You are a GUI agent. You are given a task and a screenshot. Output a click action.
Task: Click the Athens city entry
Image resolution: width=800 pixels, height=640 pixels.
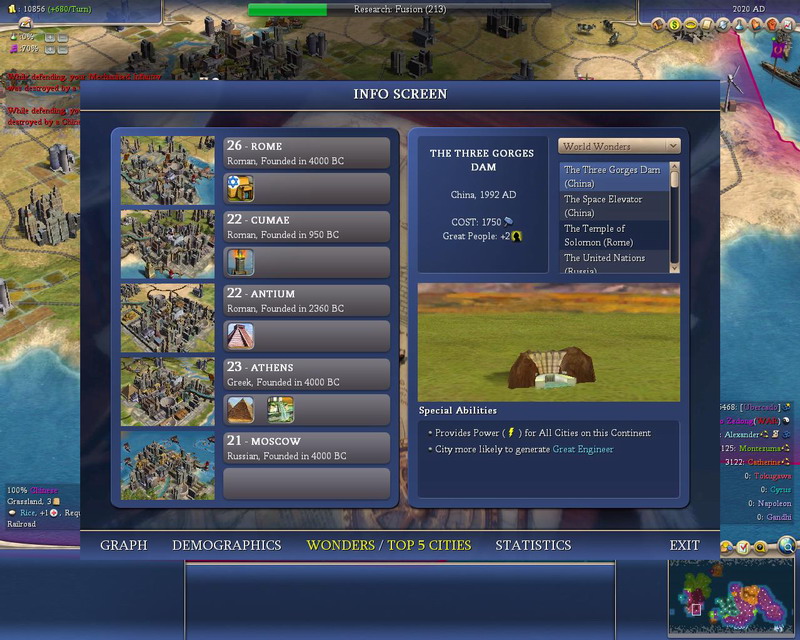coord(307,374)
